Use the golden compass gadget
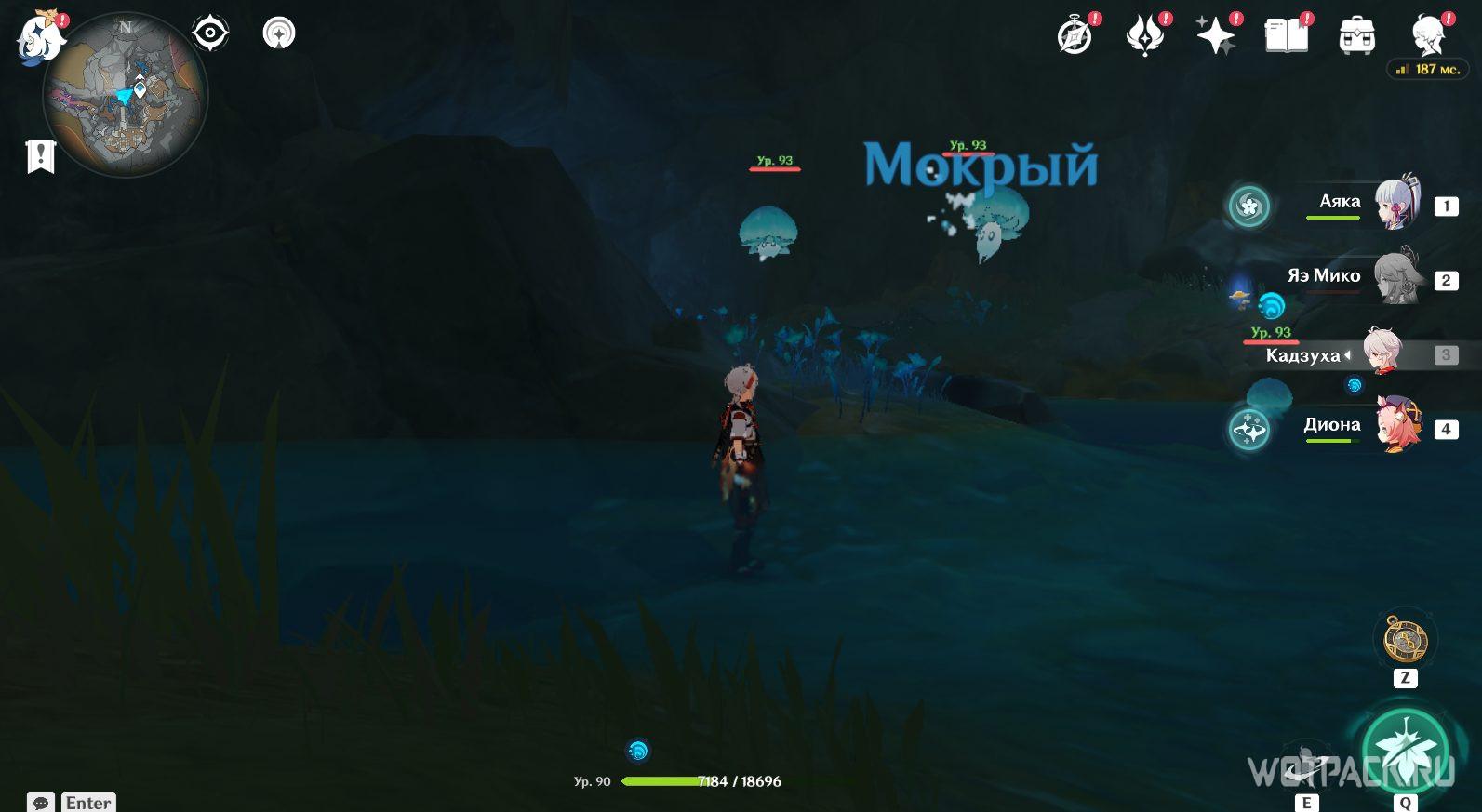Viewport: 1482px width, 812px height. (1405, 640)
